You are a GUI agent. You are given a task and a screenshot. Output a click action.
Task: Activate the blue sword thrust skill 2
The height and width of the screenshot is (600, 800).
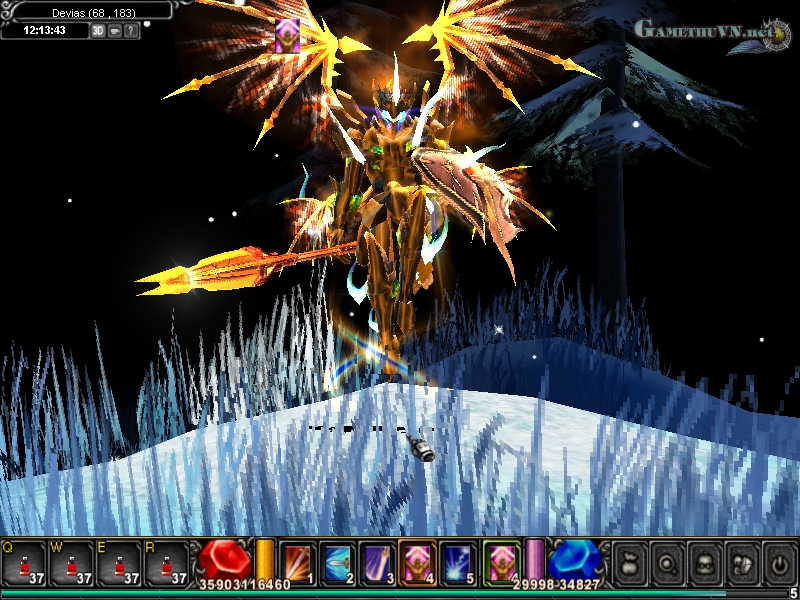pyautogui.click(x=338, y=561)
